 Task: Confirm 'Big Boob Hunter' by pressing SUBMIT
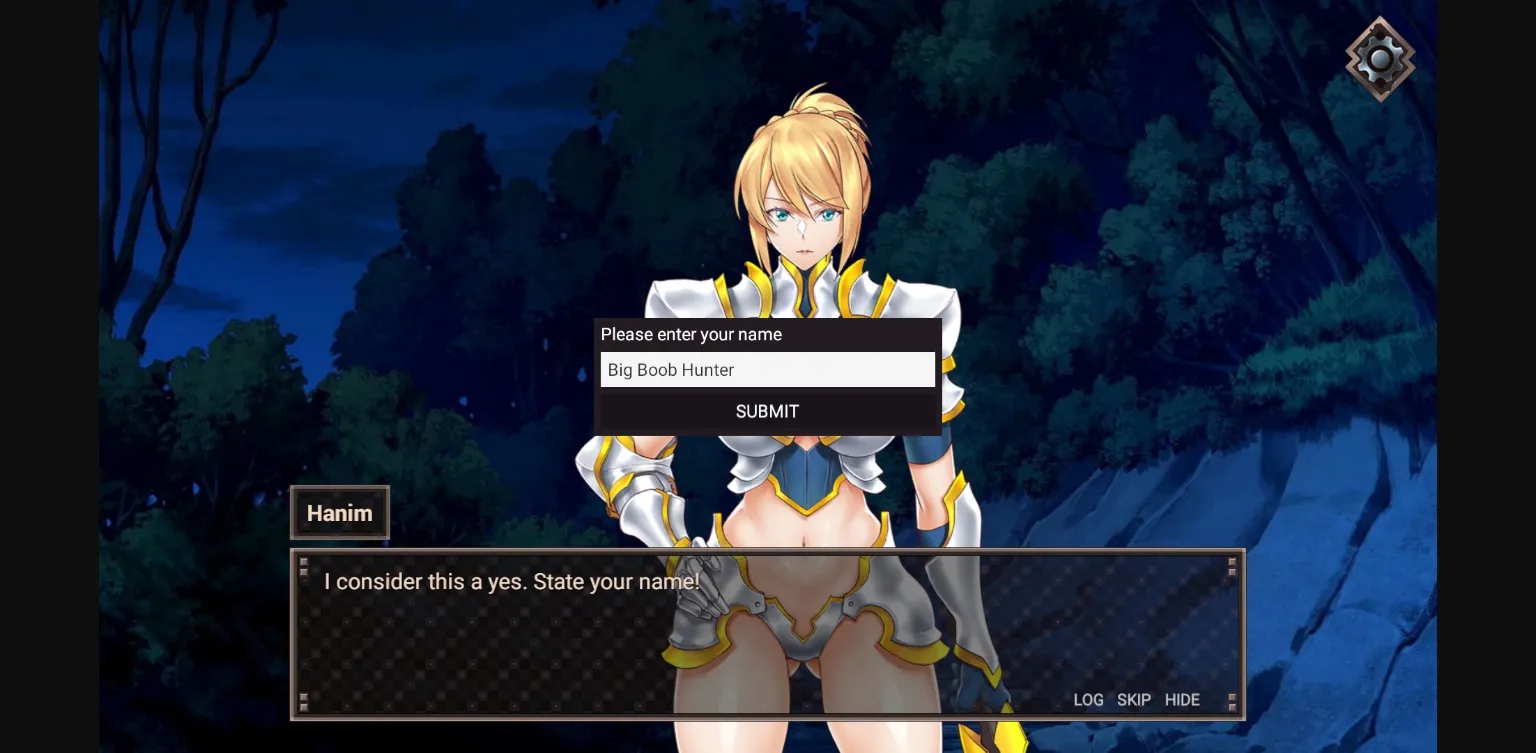pos(767,411)
